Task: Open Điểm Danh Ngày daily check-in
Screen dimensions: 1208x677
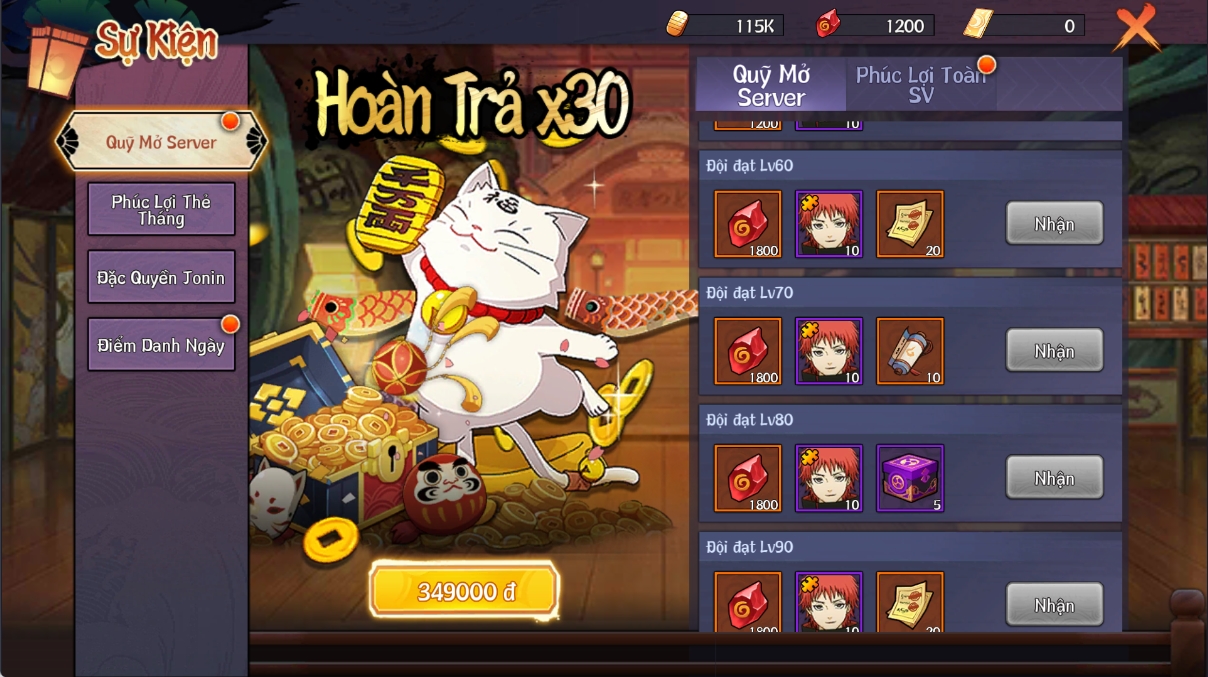Action: pyautogui.click(x=161, y=345)
